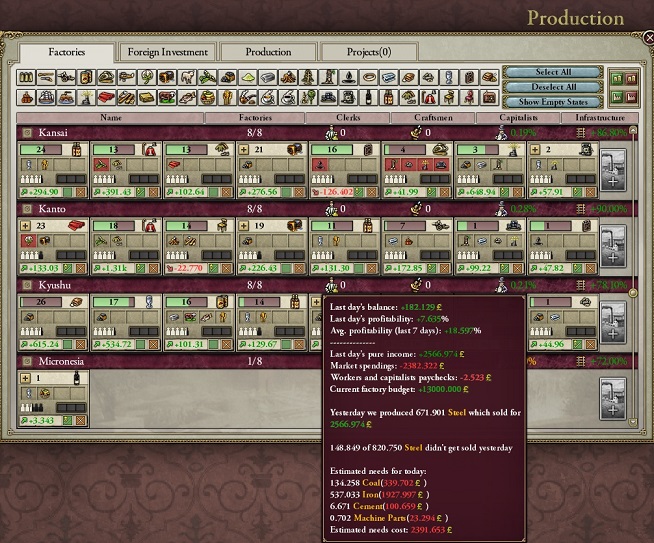The image size is (654, 543).
Task: Click the Select All filter button
Action: point(553,73)
